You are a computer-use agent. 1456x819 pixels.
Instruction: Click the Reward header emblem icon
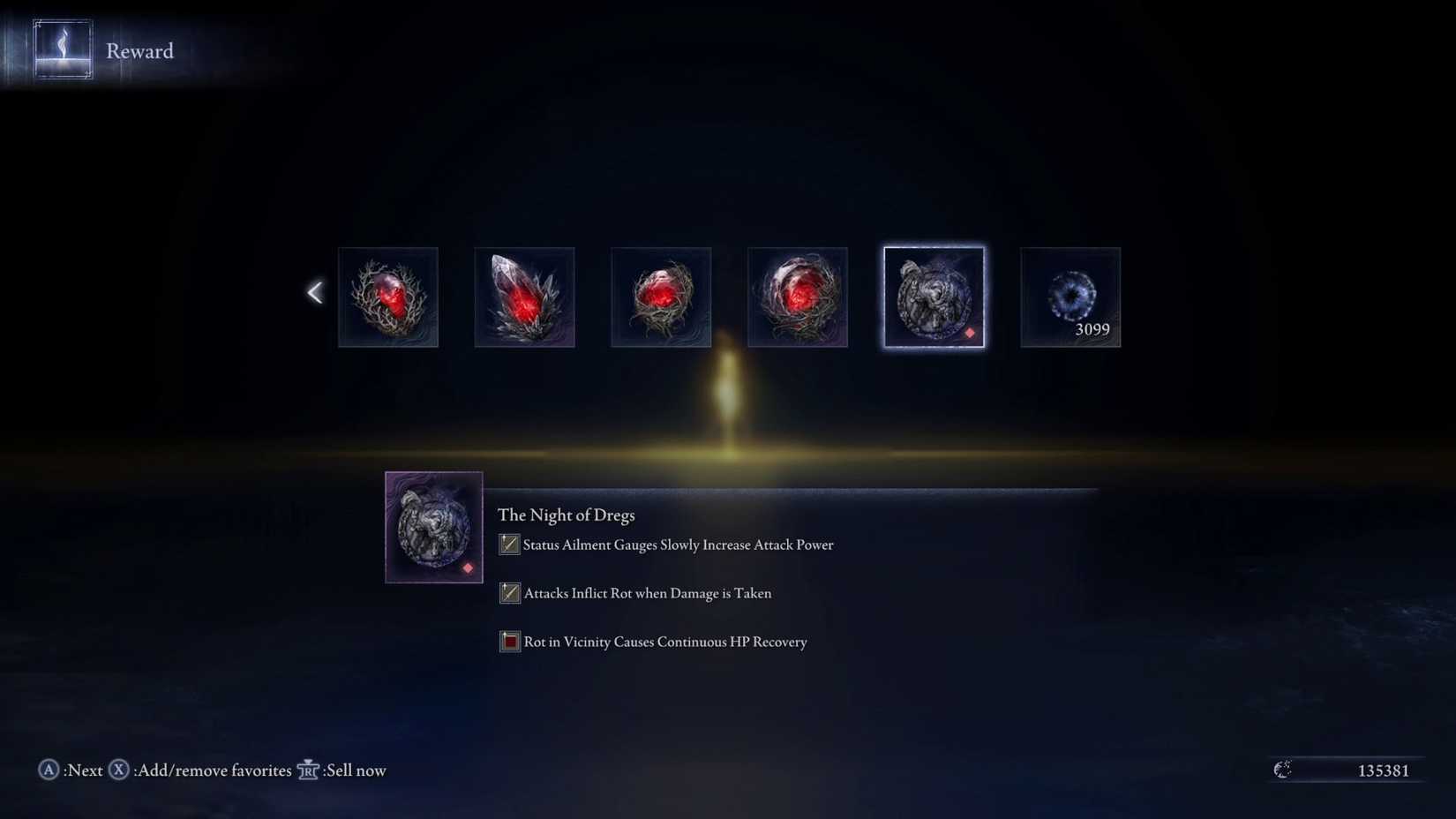[62, 49]
